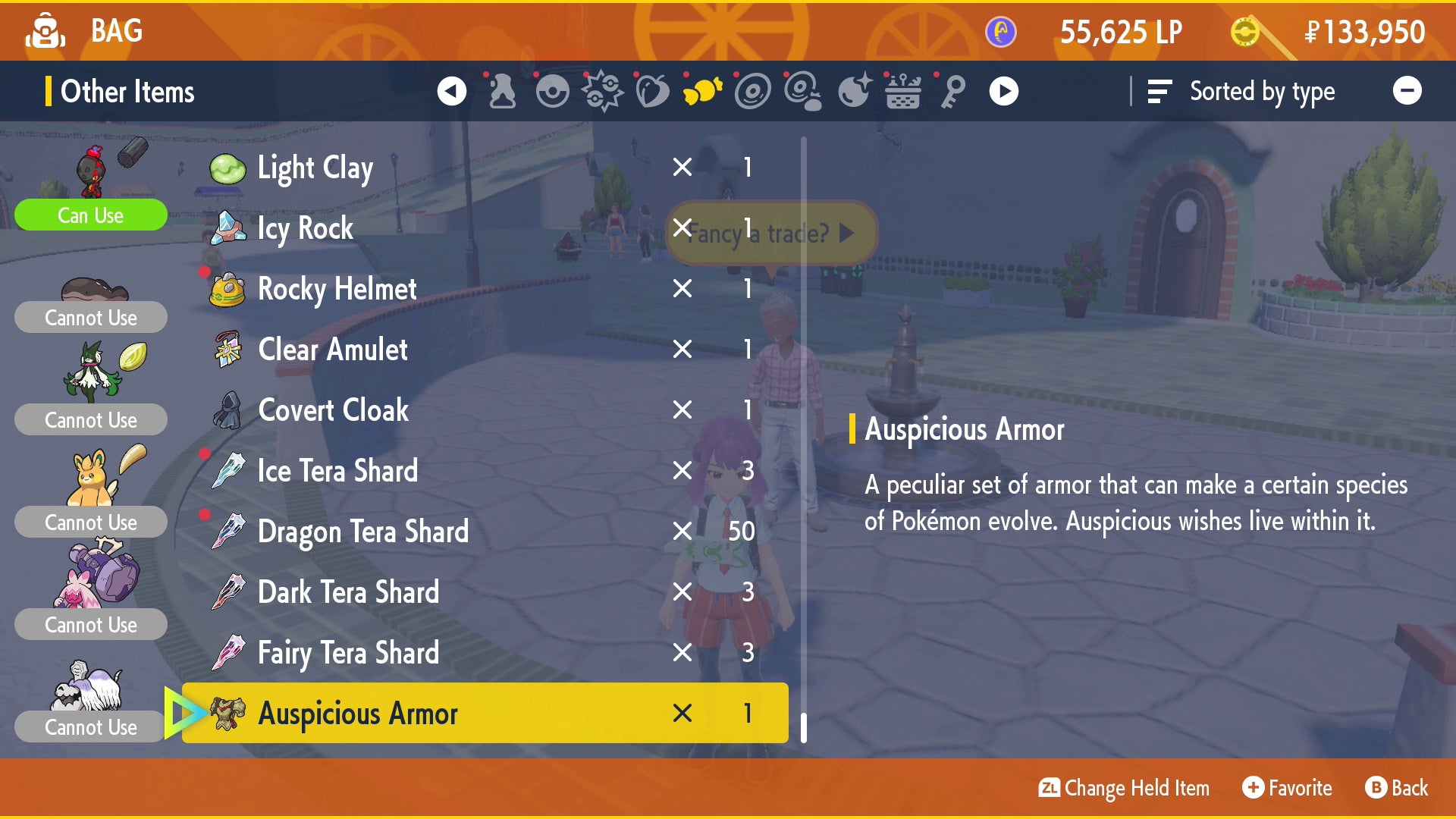The width and height of the screenshot is (1456, 819).
Task: Open the Sorted by type dropdown
Action: [1263, 91]
